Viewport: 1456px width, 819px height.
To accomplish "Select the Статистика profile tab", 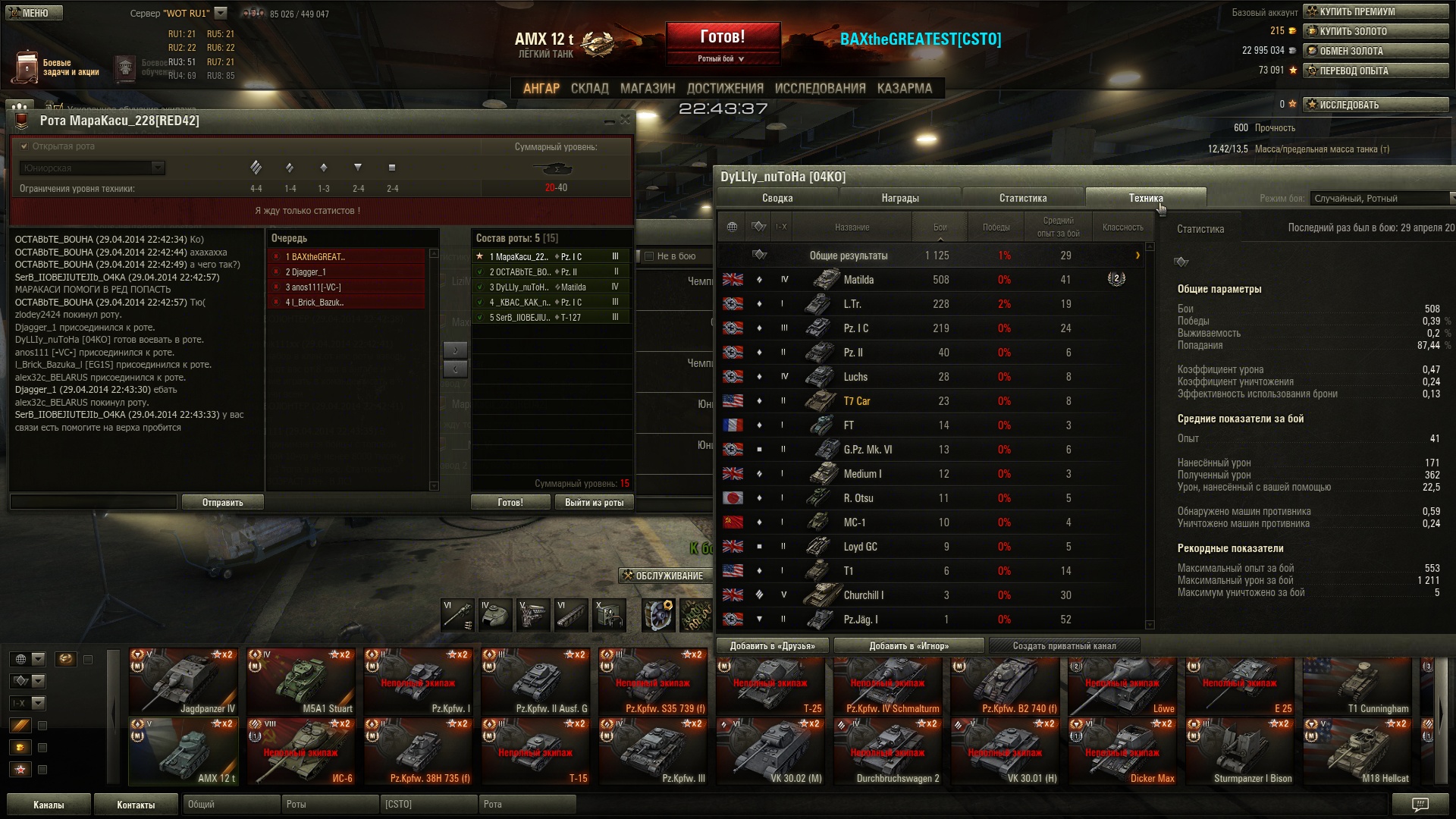I will tap(1022, 198).
